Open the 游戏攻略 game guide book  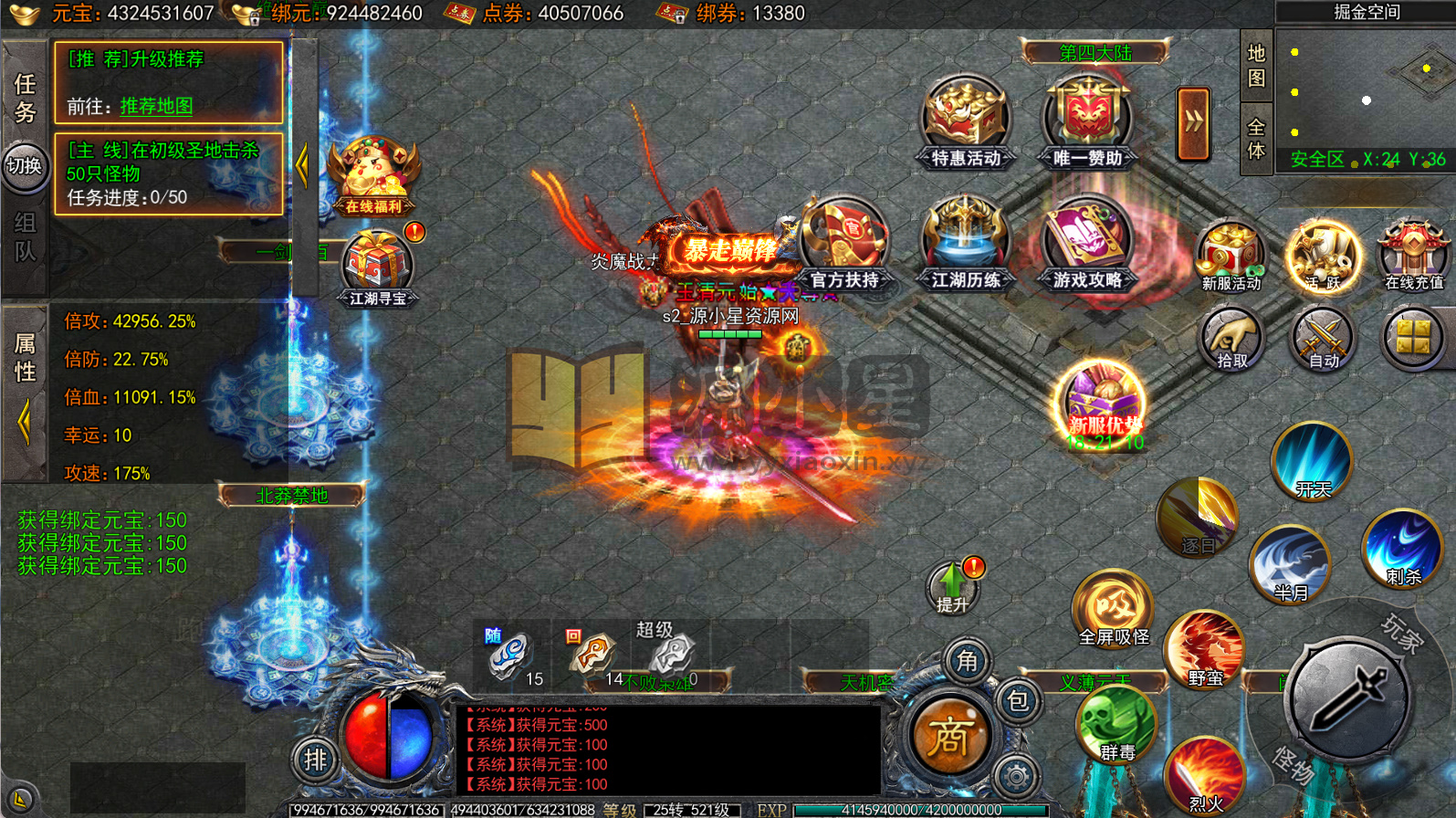pyautogui.click(x=1086, y=242)
